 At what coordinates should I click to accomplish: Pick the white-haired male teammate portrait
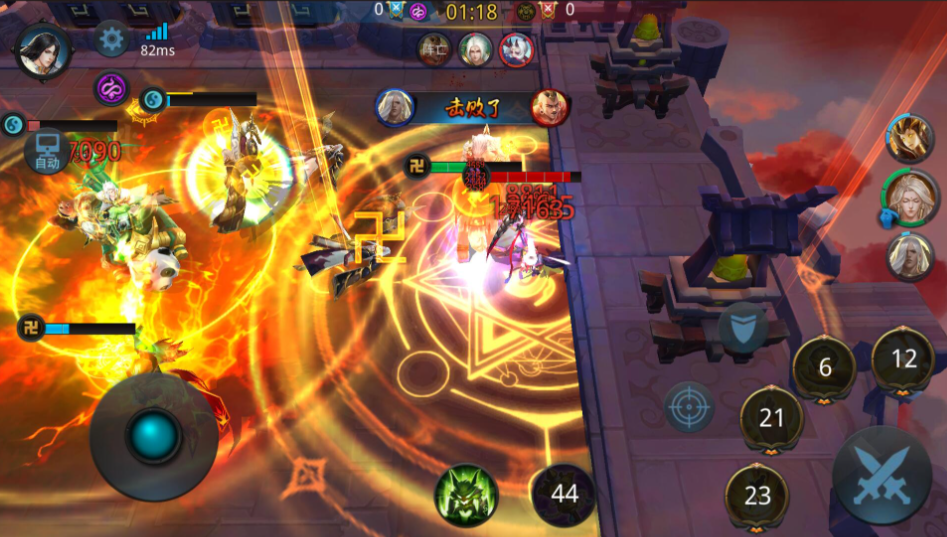[x=909, y=255]
